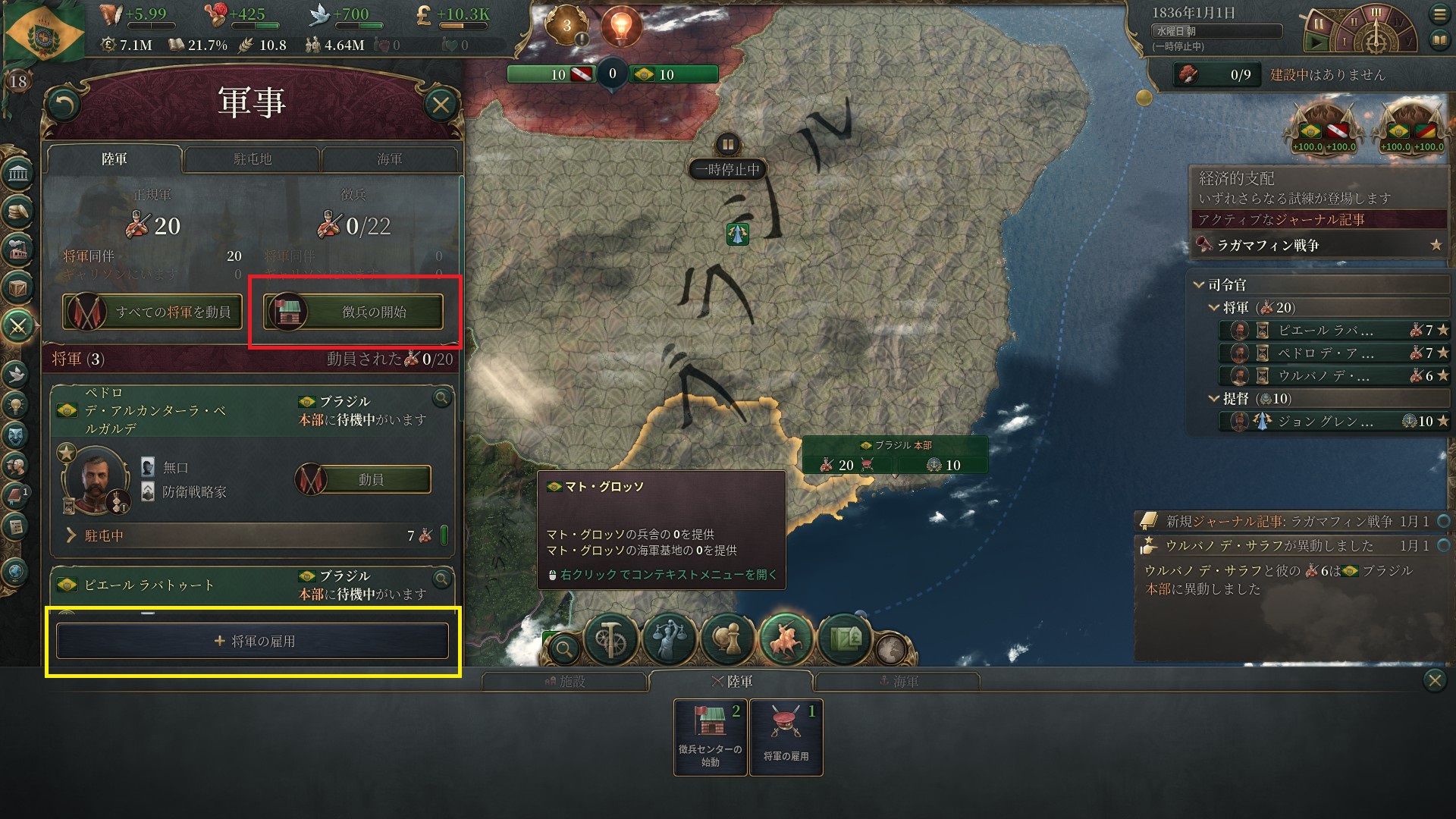Open the production lens with hammer and gears
Image resolution: width=1456 pixels, height=819 pixels.
point(610,639)
